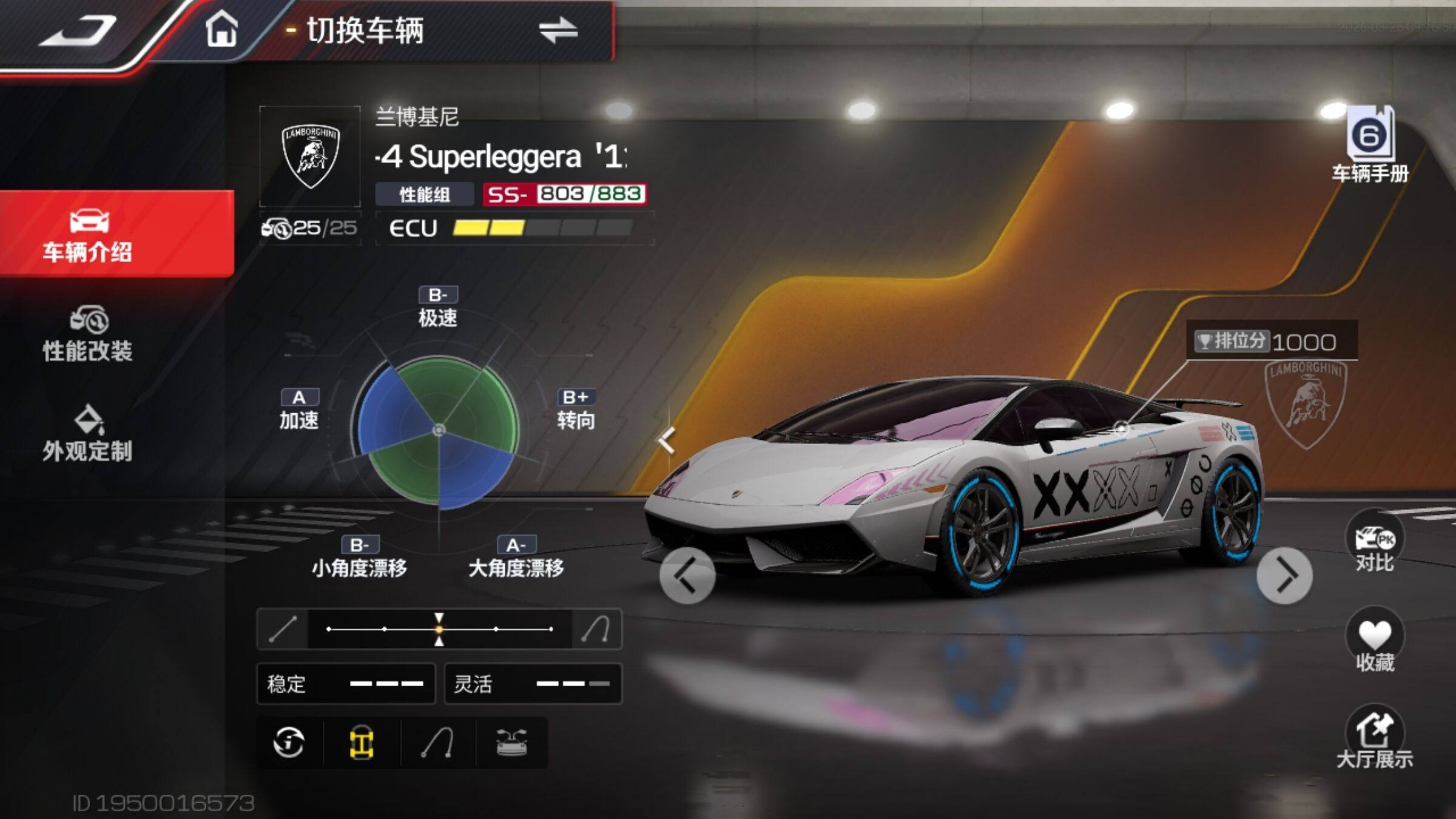Tap the Lamborghini brand logo box

(310, 157)
